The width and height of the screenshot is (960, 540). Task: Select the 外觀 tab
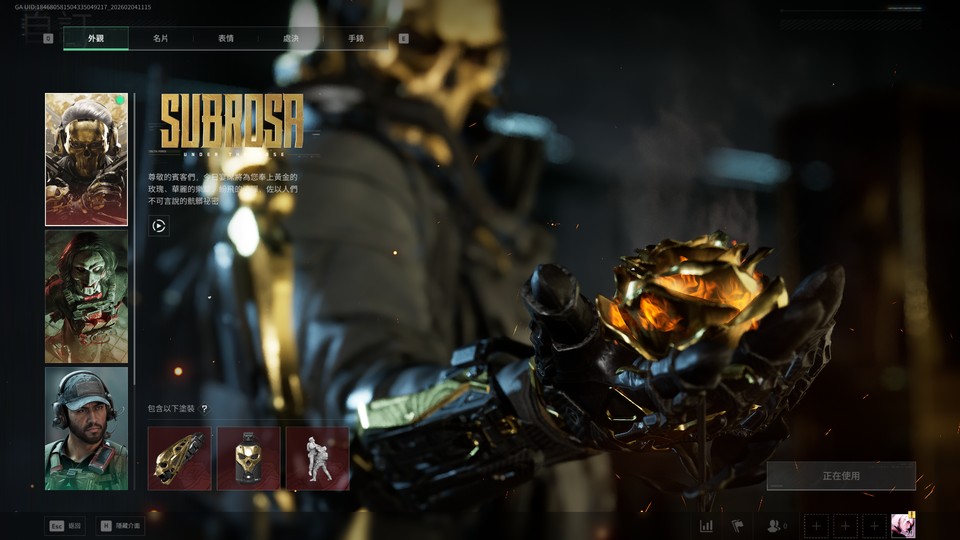pyautogui.click(x=96, y=39)
